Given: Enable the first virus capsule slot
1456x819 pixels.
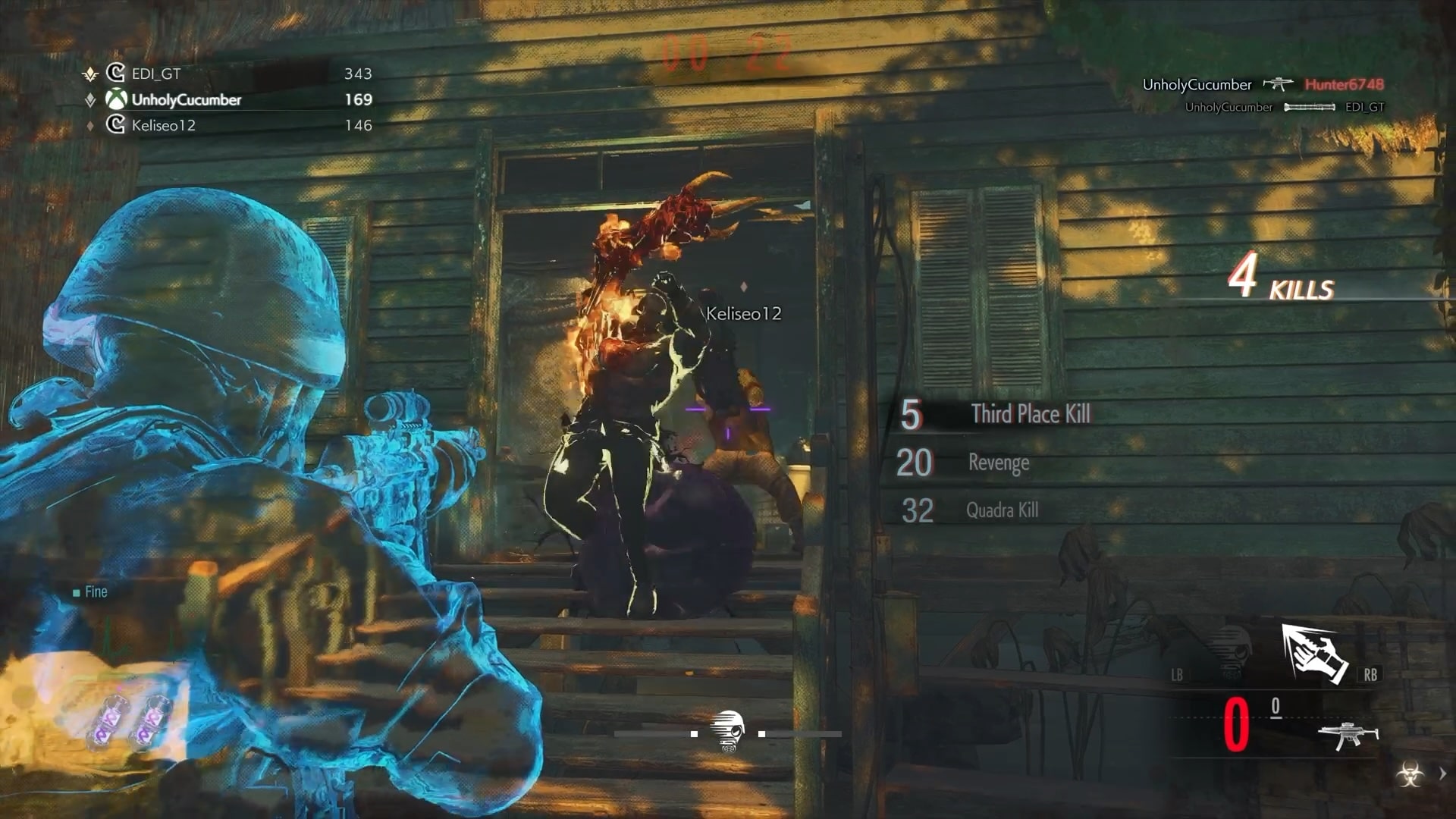Looking at the screenshot, I should pos(108,720).
